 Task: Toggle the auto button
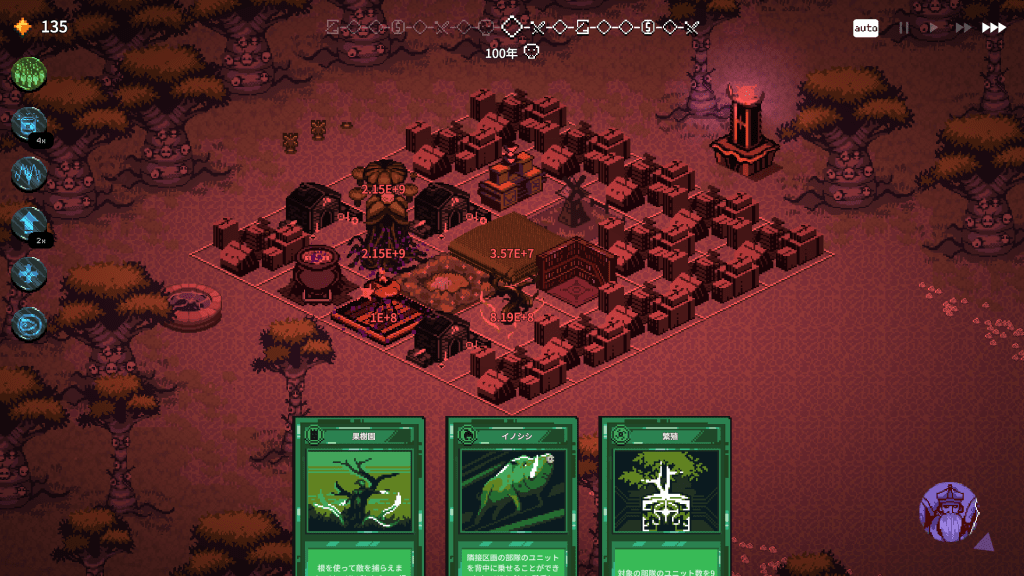pos(866,28)
